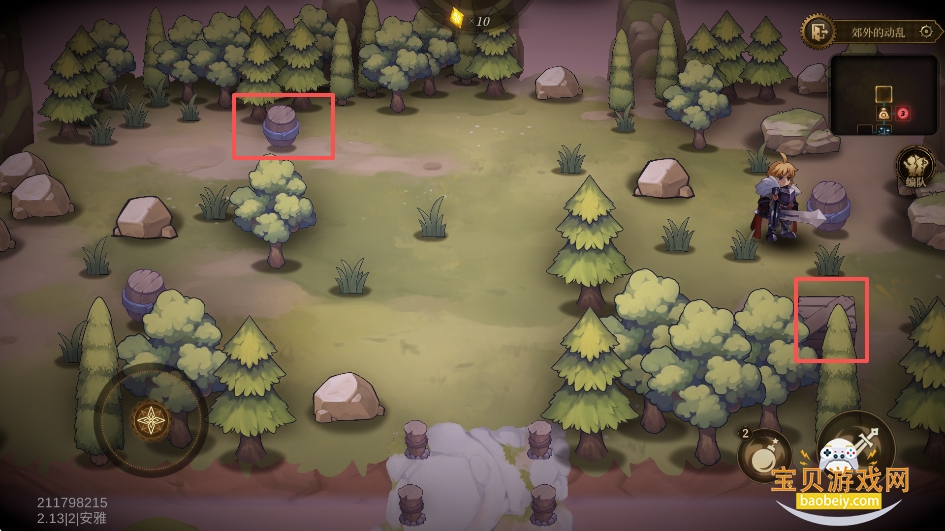Select the money bag room on minimap
Screen dimensions: 945x531
tap(884, 114)
